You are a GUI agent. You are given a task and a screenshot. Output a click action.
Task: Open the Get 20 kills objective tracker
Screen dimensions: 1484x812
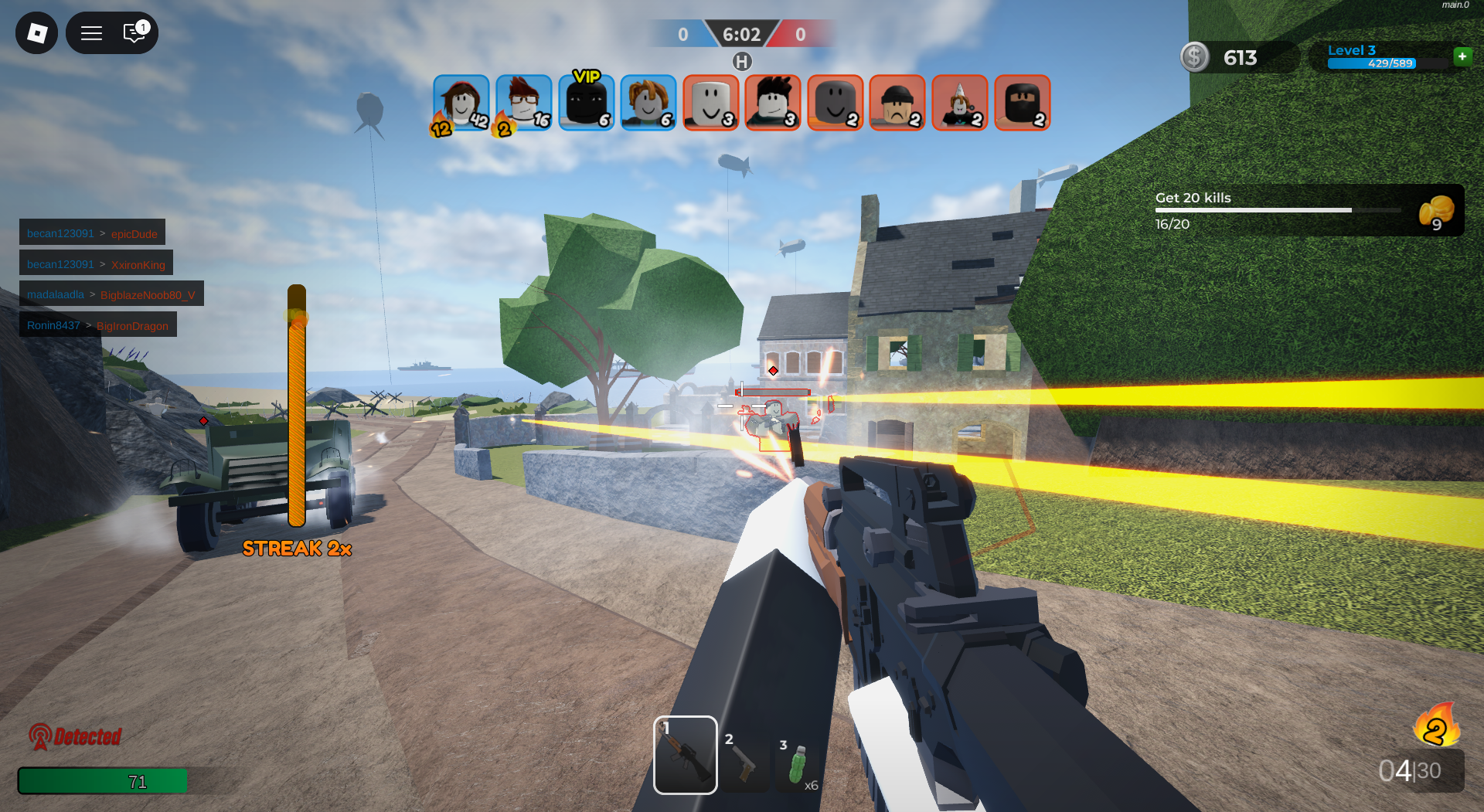(1308, 210)
